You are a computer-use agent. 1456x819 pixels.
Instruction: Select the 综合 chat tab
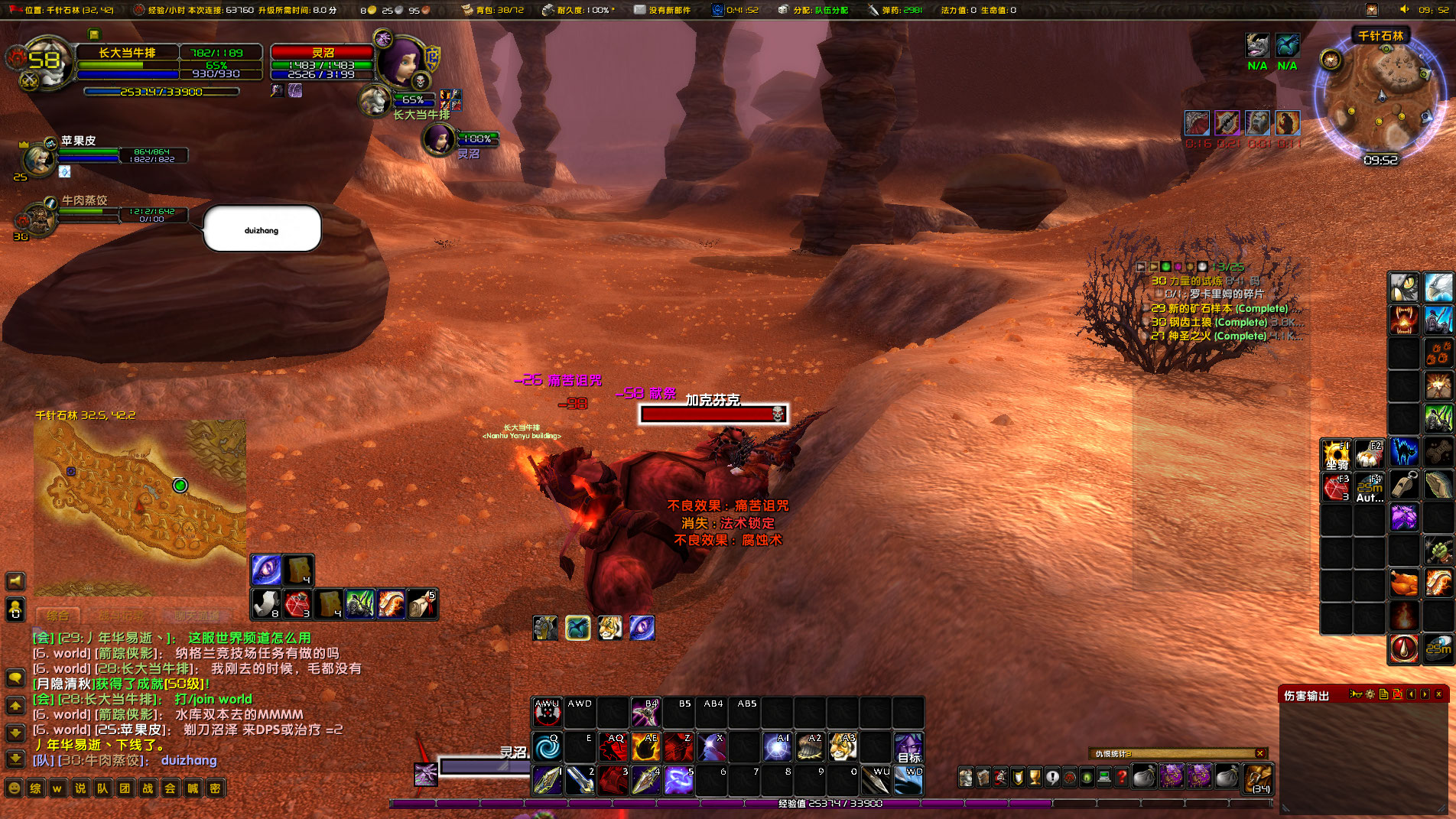pos(58,615)
